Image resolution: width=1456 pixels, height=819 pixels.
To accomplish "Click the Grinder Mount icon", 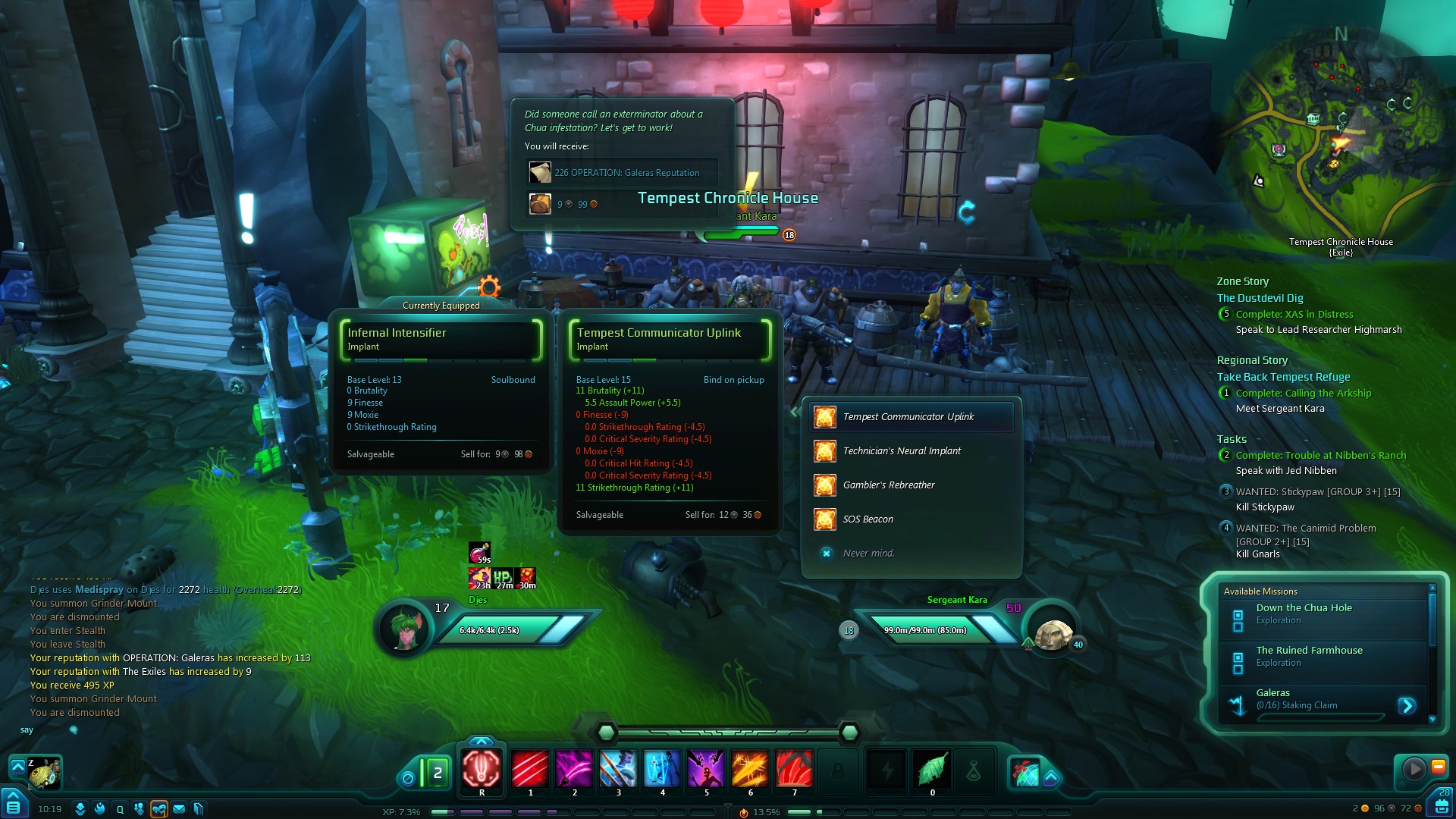I will click(x=43, y=773).
